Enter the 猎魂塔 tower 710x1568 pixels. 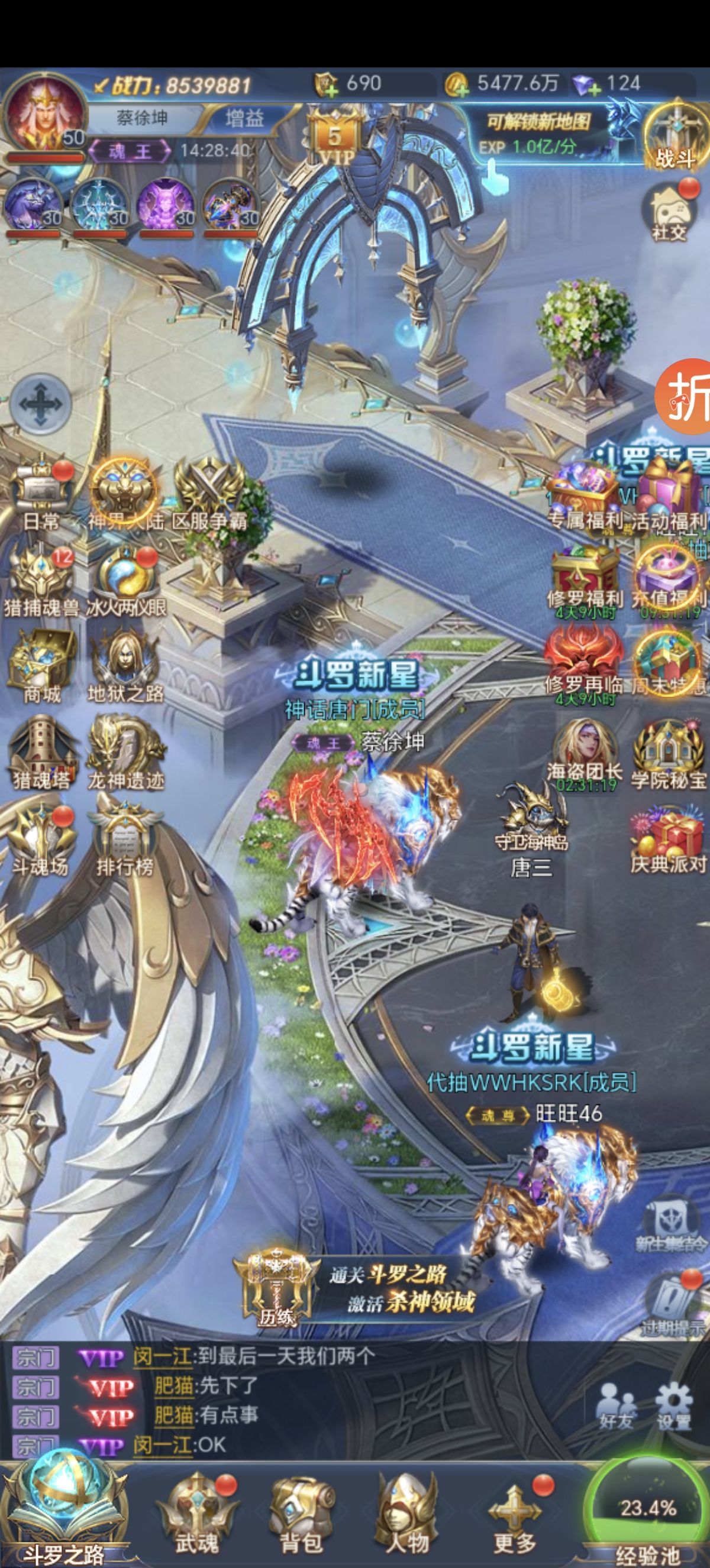click(x=41, y=752)
